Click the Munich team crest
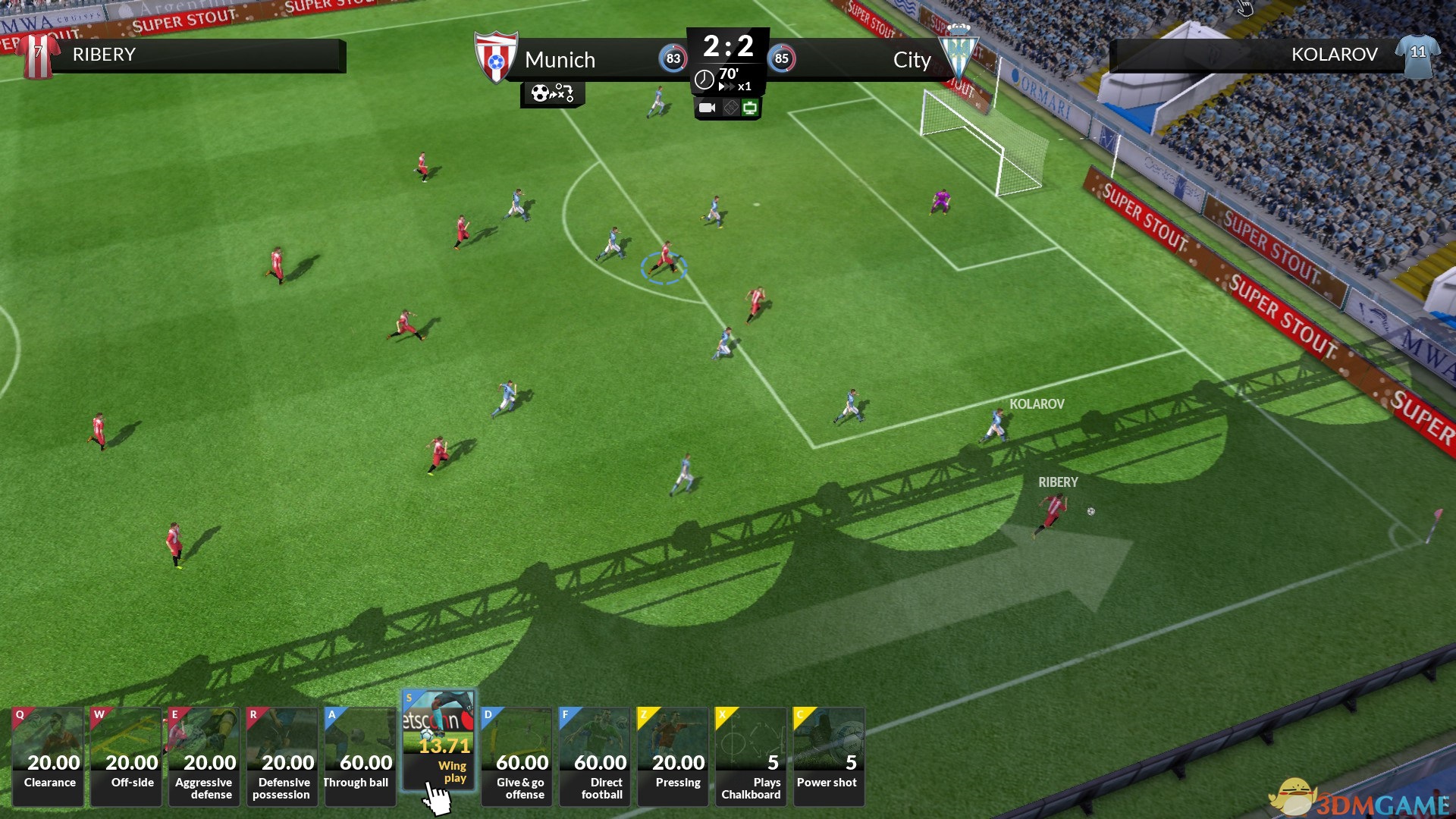Viewport: 1456px width, 819px height. click(x=495, y=56)
